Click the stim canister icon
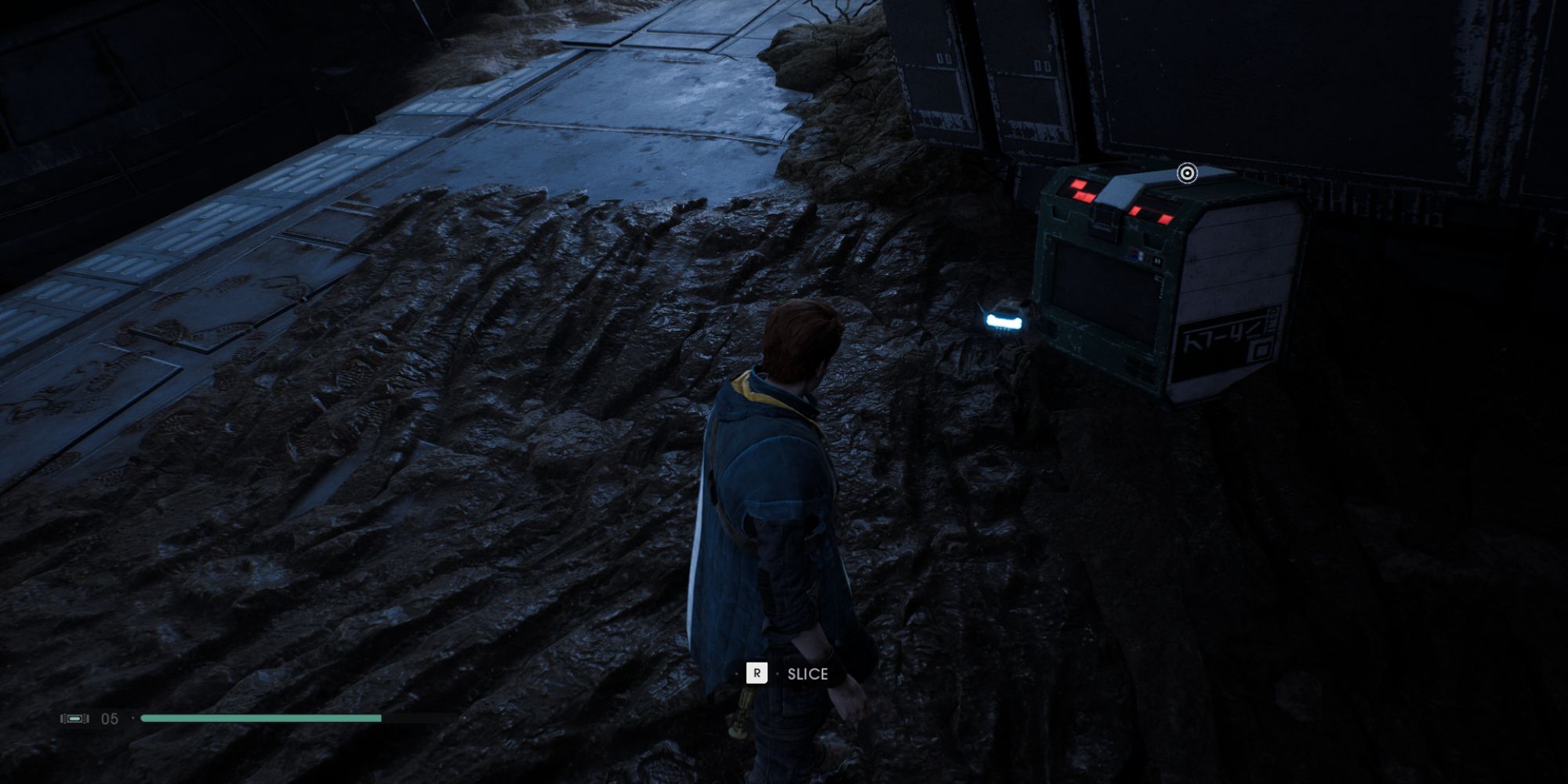Screen dimensions: 1568x784 (x=74, y=719)
